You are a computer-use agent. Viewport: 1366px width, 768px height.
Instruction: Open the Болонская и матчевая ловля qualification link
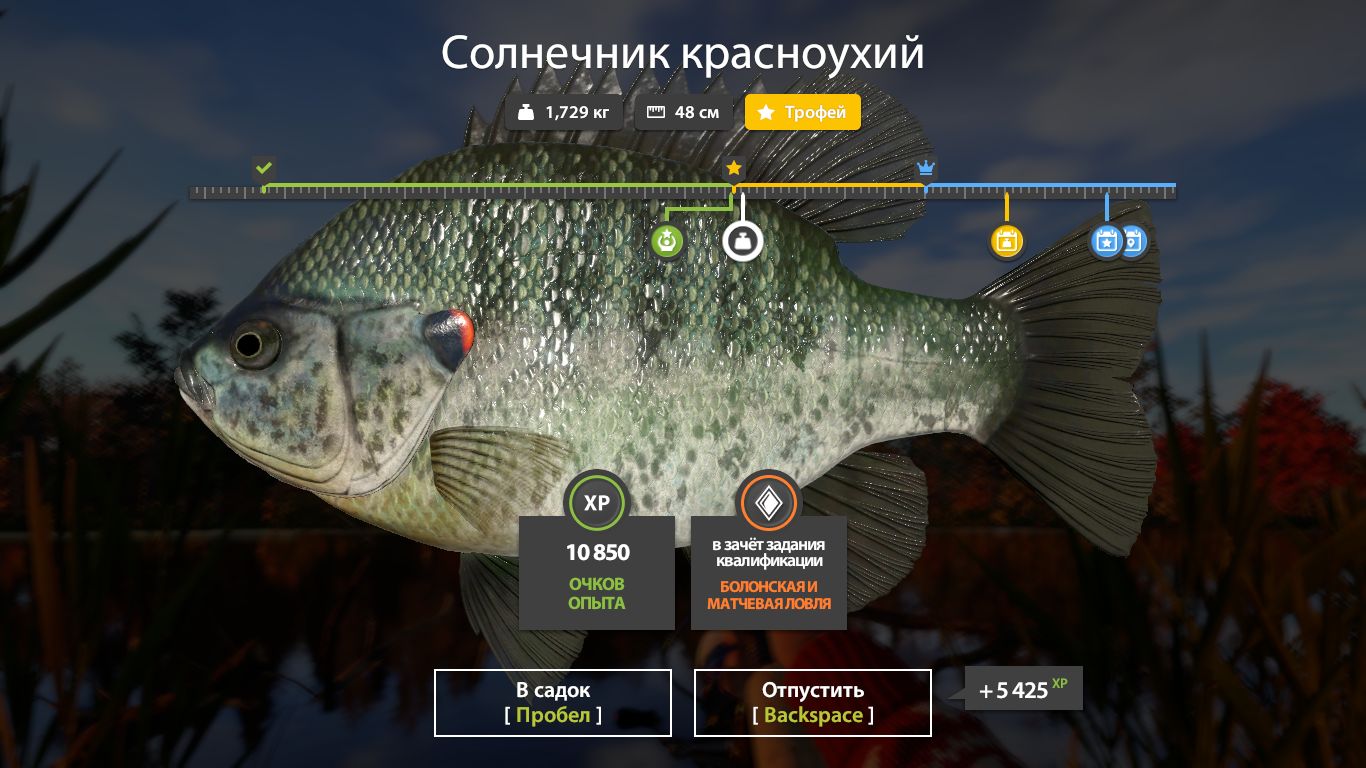768,594
